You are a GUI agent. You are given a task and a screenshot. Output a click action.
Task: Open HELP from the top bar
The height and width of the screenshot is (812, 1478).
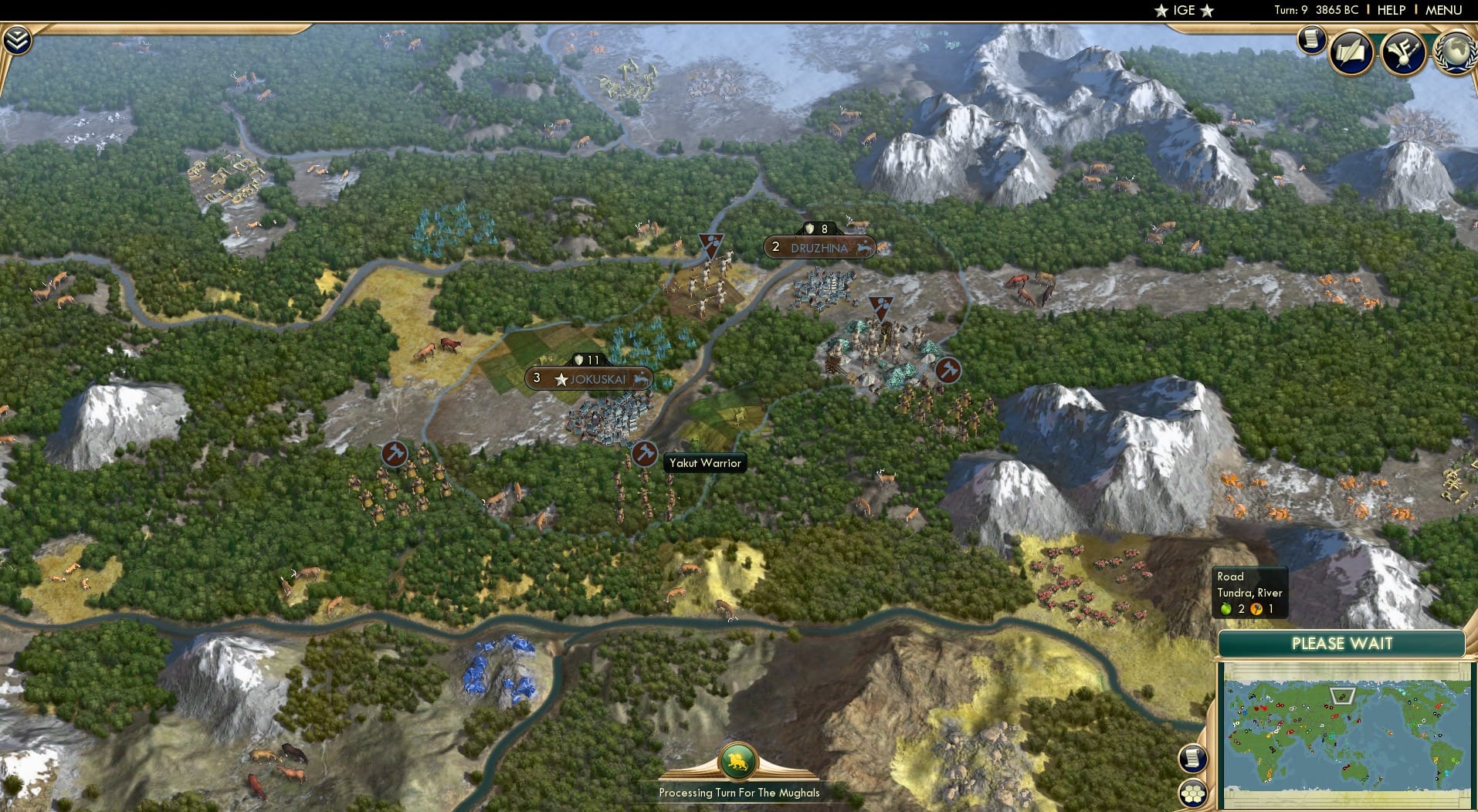[x=1392, y=10]
